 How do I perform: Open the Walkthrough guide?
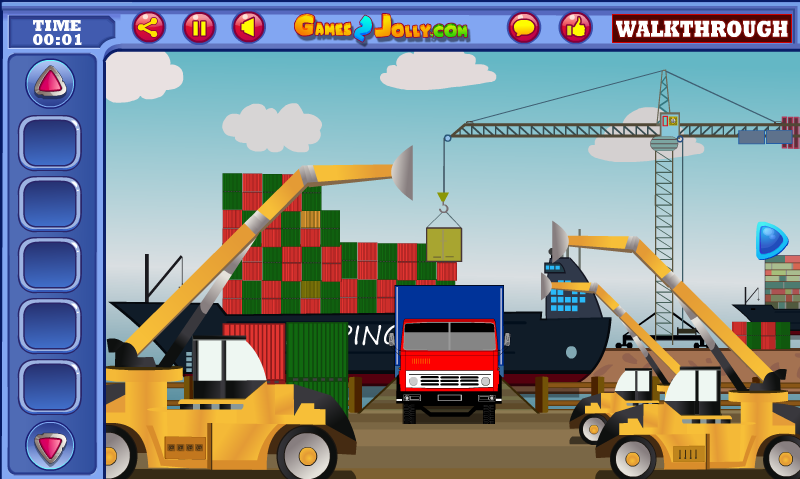point(702,28)
